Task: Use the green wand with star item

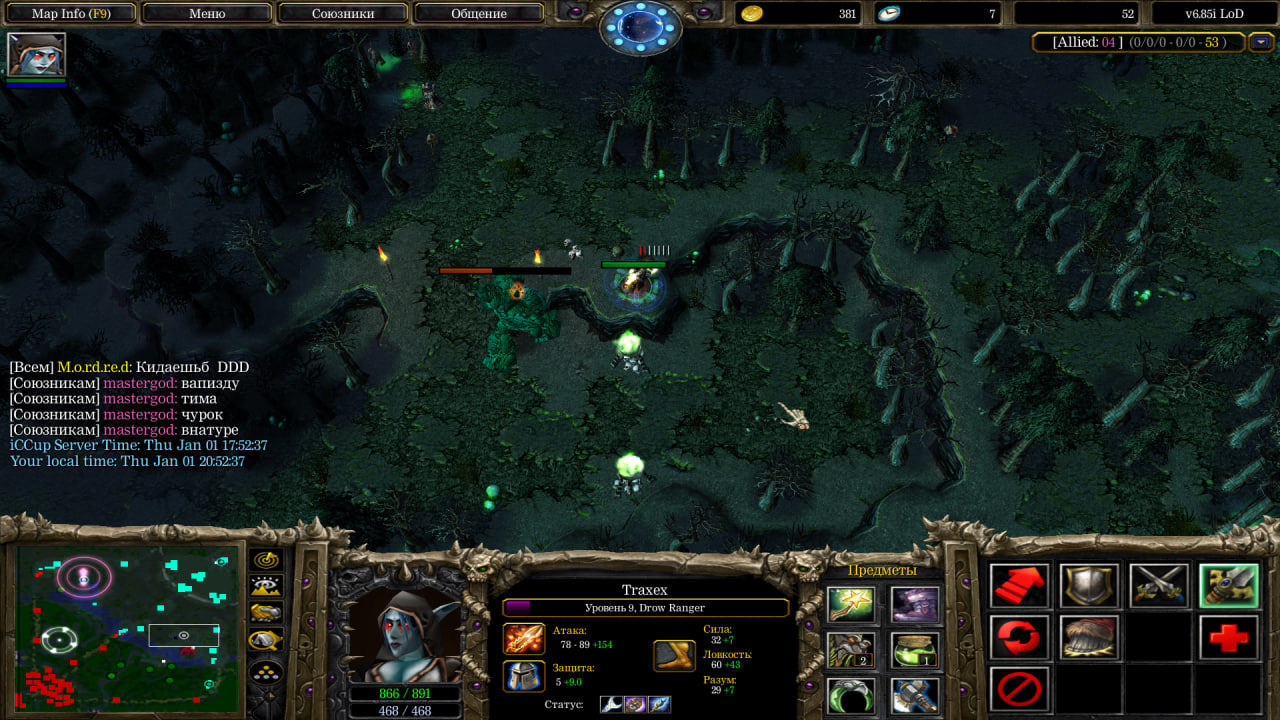Action: pos(851,605)
